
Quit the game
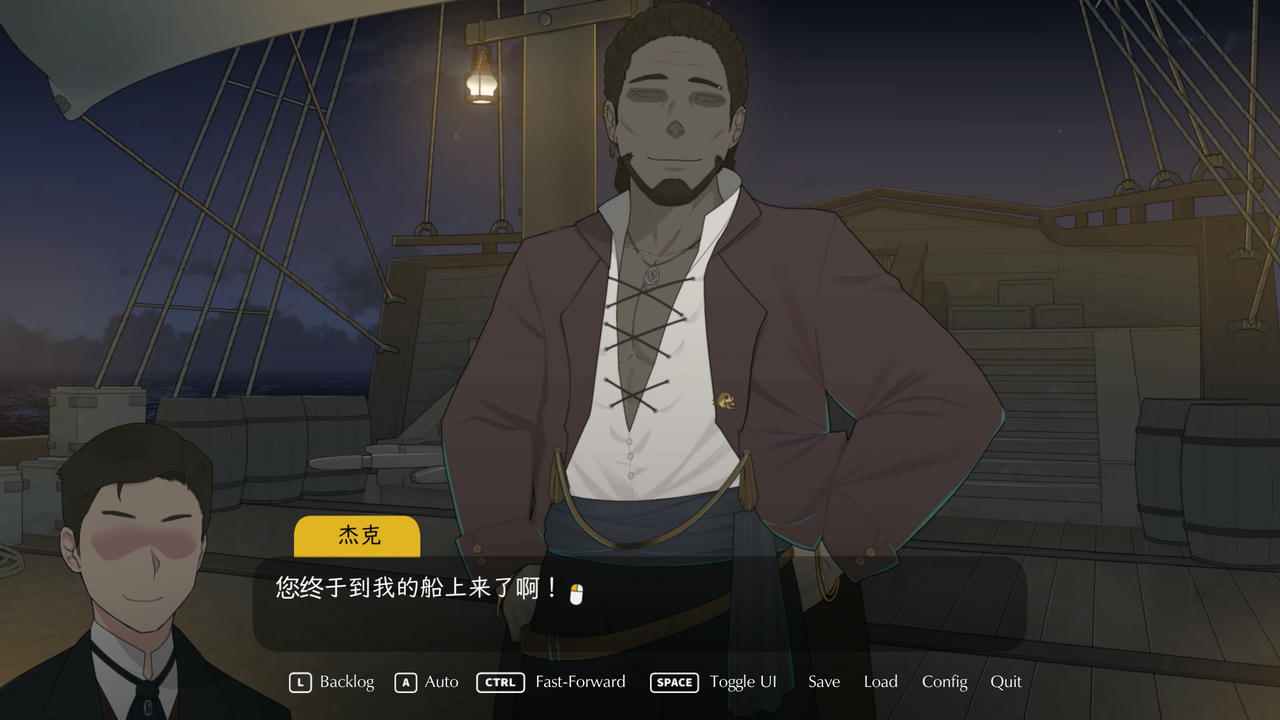coord(1006,682)
